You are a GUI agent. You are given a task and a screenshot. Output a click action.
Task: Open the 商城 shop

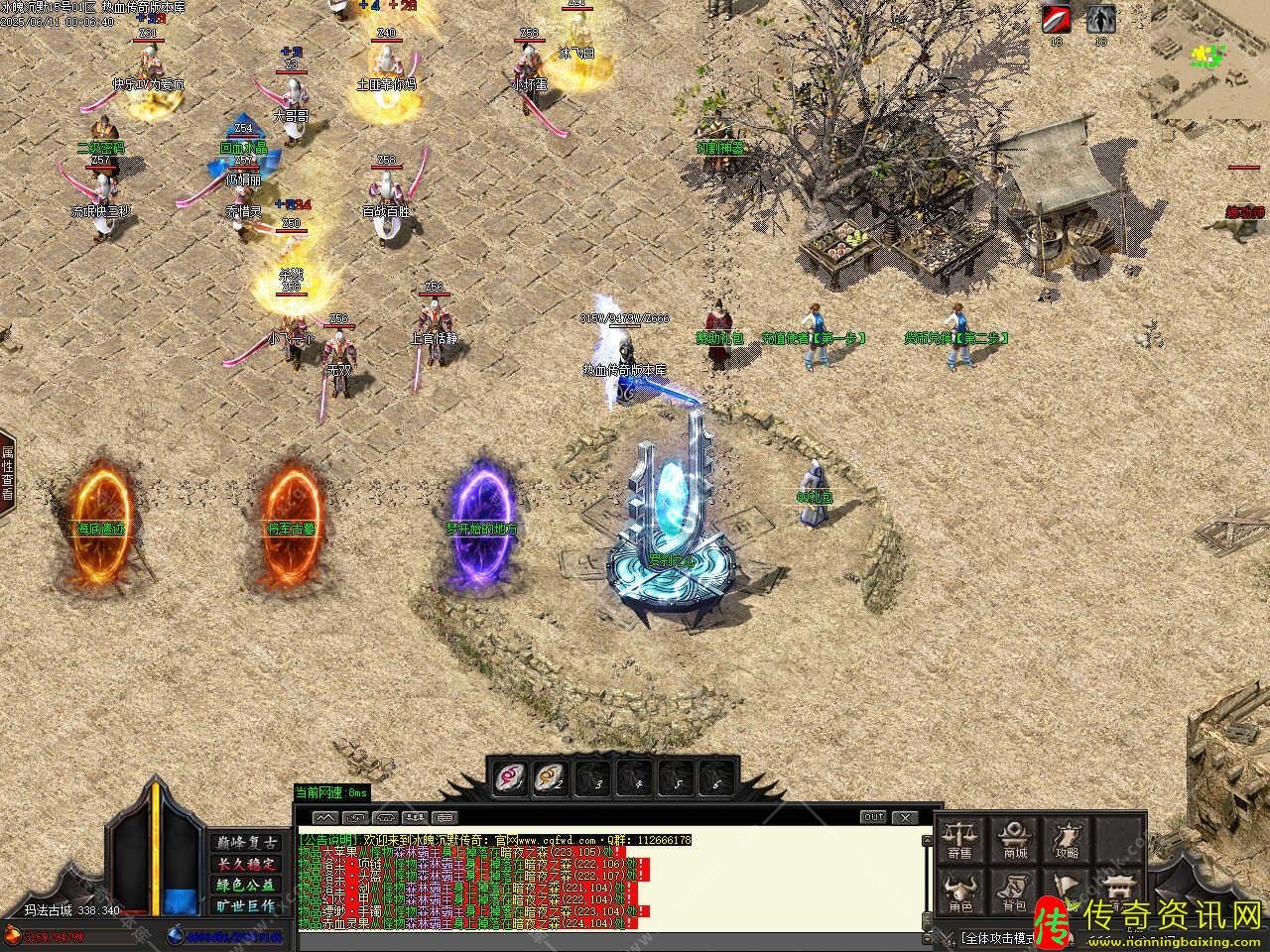[x=1014, y=839]
